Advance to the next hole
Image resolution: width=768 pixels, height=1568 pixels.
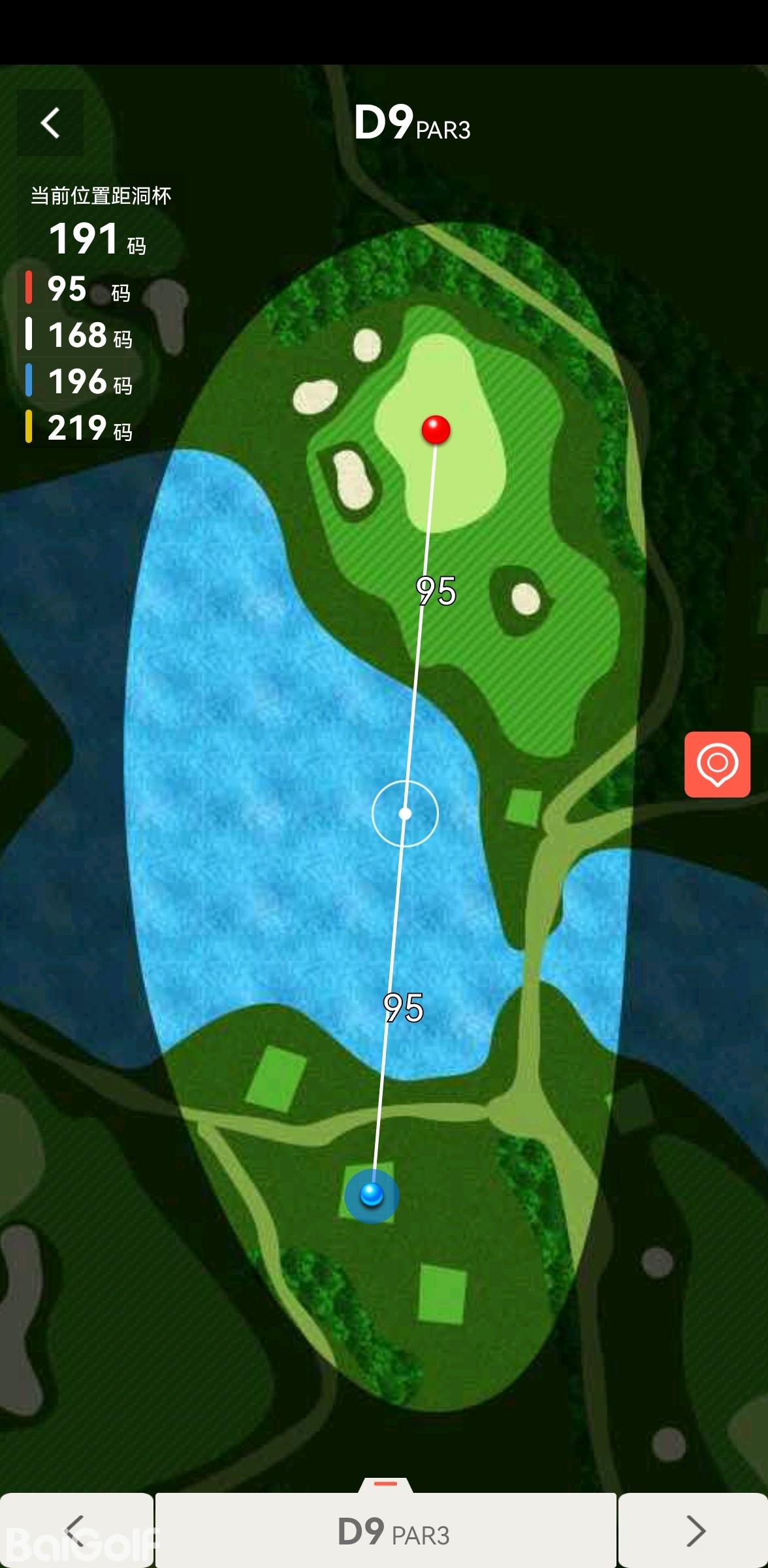694,1530
